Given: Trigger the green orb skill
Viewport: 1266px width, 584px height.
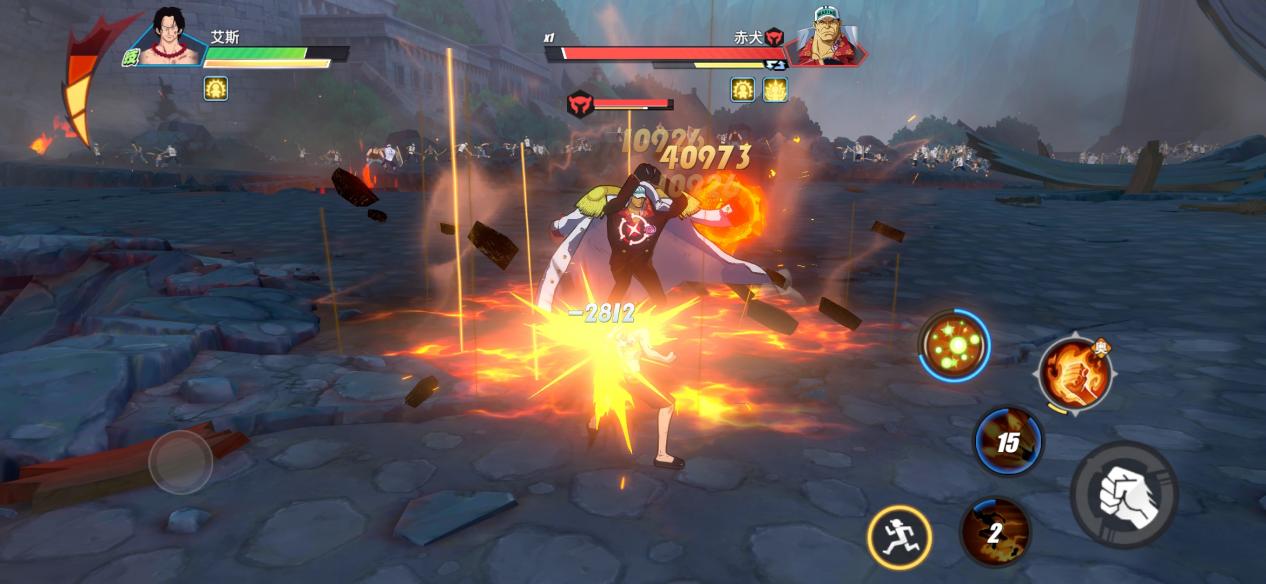Looking at the screenshot, I should (954, 346).
